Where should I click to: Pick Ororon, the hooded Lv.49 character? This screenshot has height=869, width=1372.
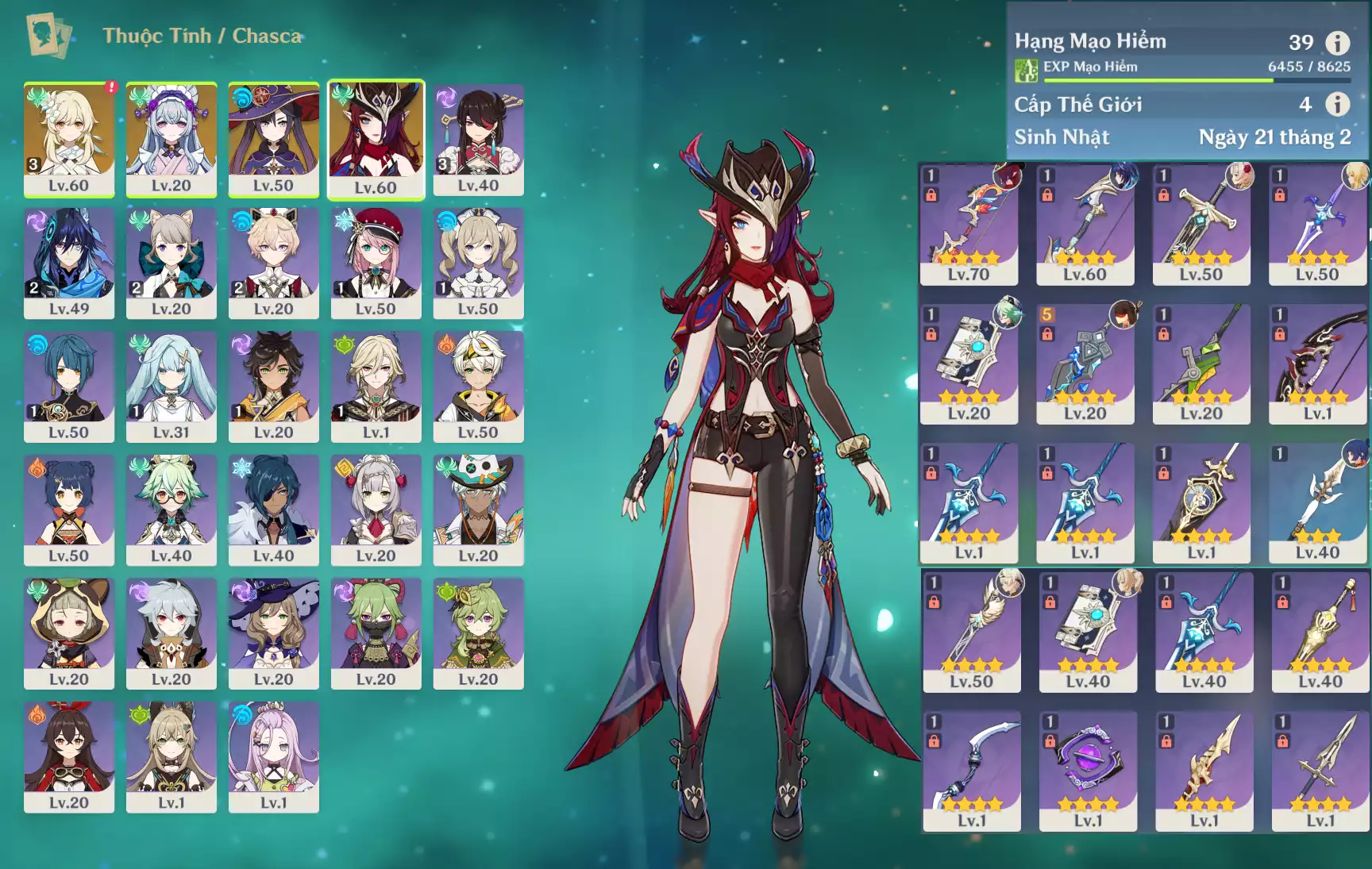click(69, 263)
